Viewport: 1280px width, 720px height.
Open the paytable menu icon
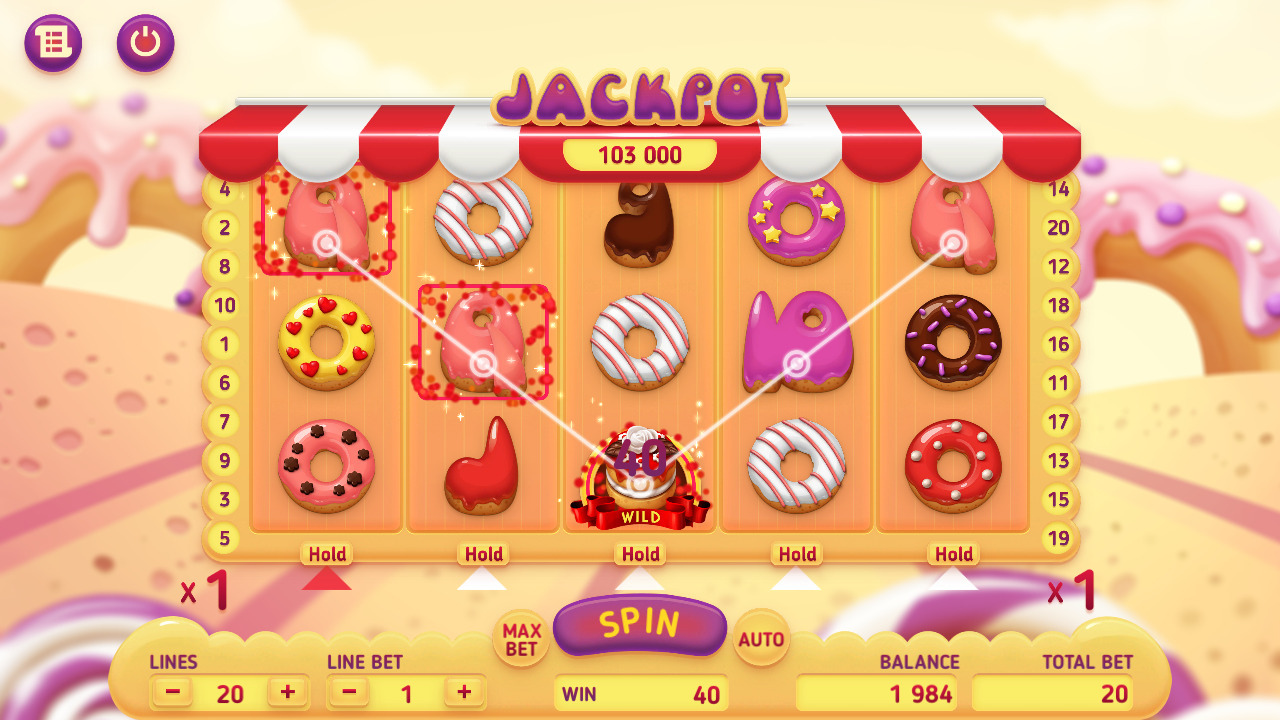coord(55,43)
